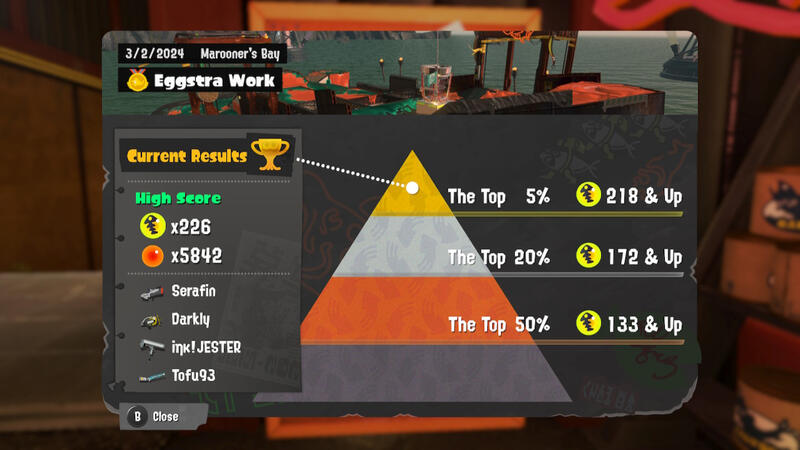This screenshot has height=450, width=800.
Task: Select Tofu93 in the team list
Action: pyautogui.click(x=193, y=376)
